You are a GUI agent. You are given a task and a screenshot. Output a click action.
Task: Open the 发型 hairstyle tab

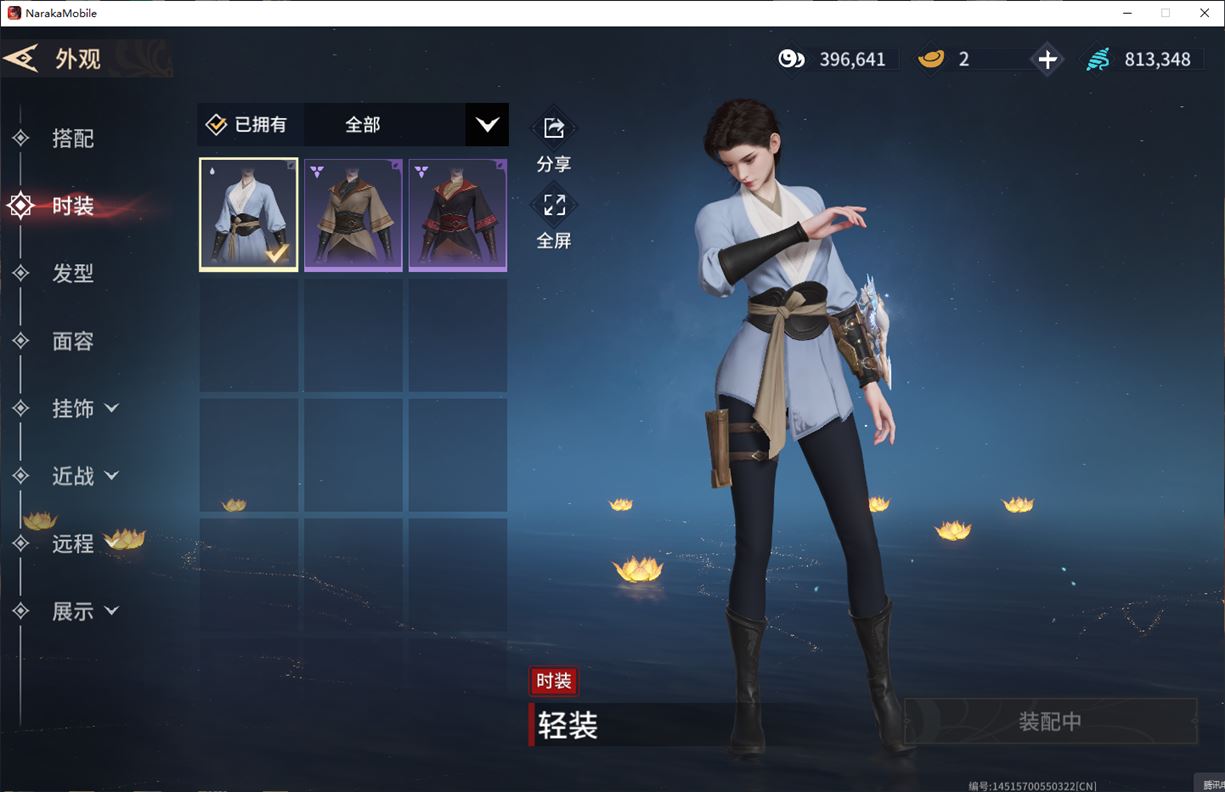72,273
